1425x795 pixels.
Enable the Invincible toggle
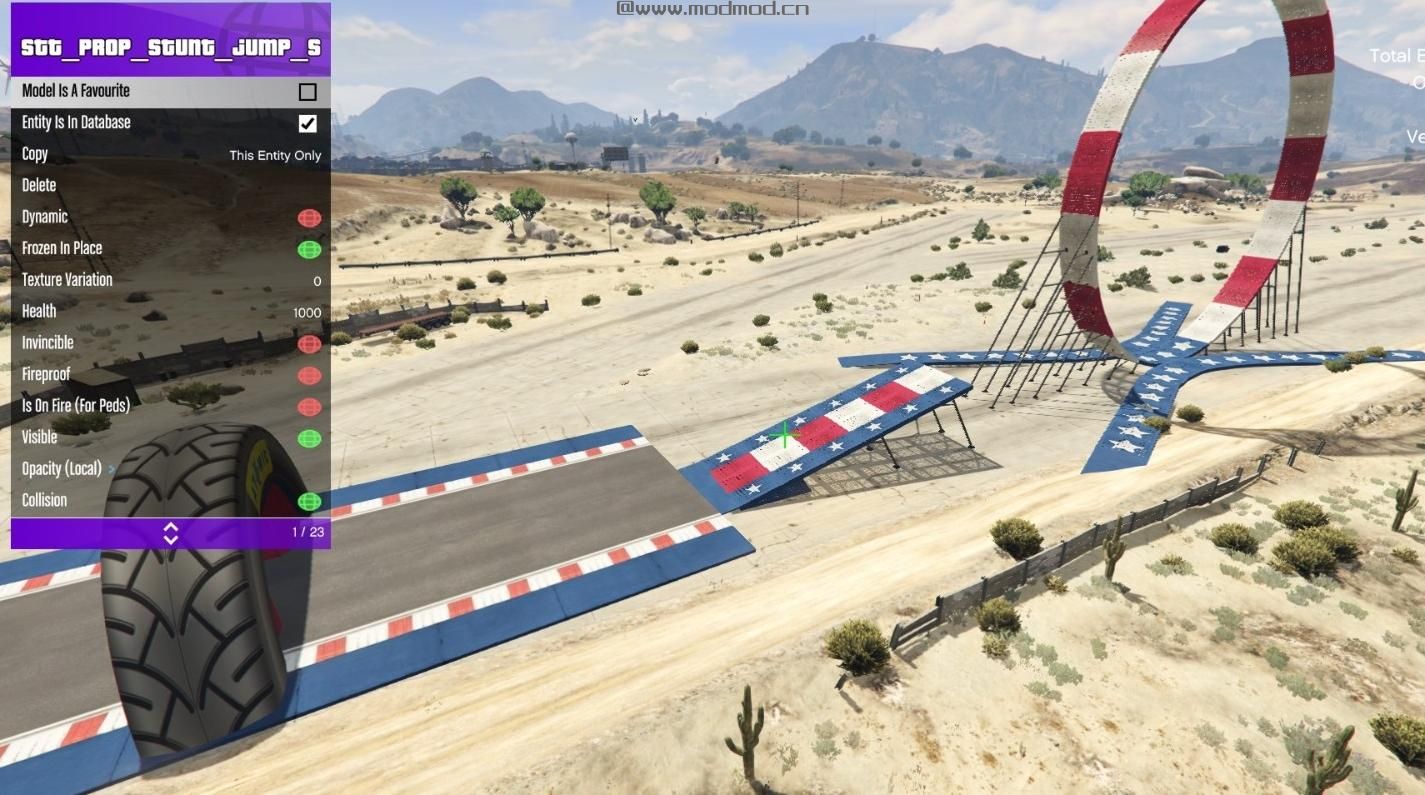(309, 344)
